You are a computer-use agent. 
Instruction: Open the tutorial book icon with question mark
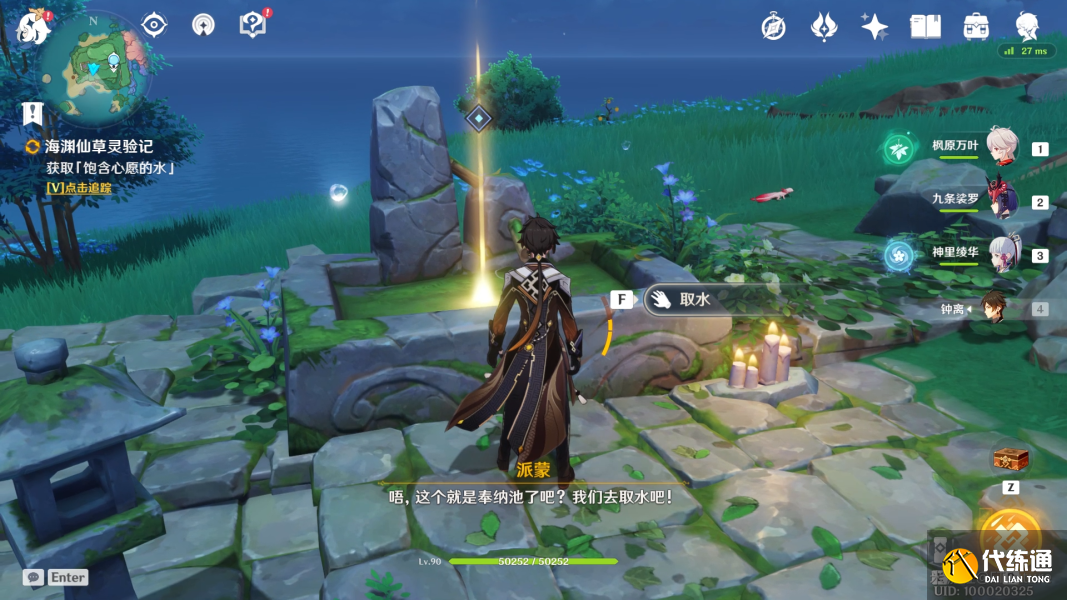pos(253,24)
